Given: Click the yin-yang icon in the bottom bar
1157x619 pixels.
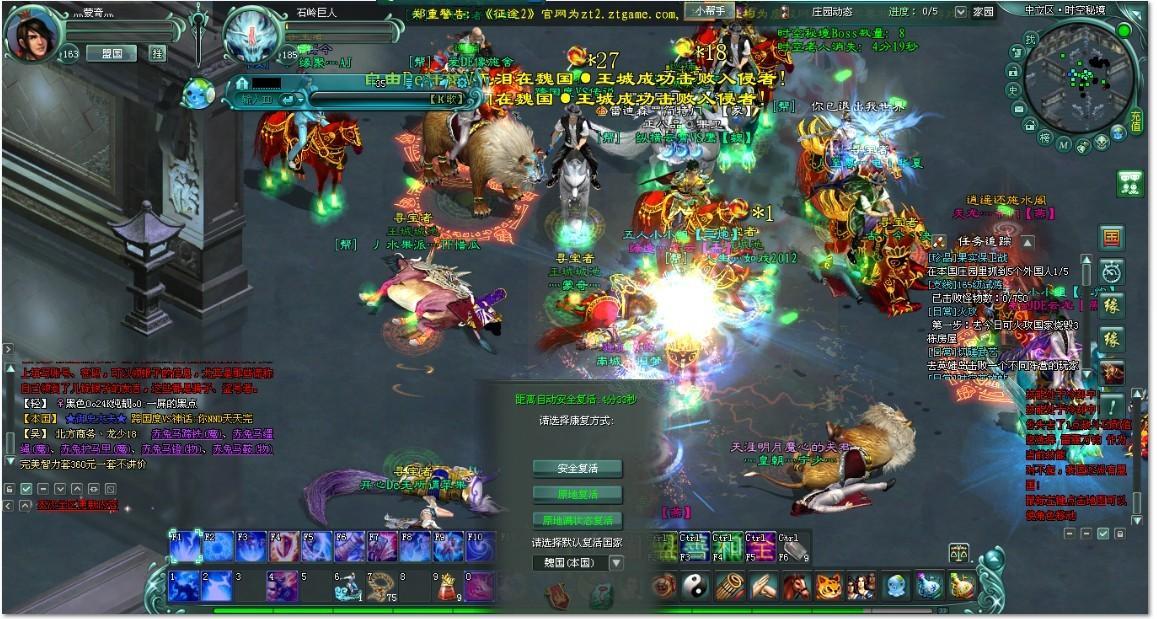Looking at the screenshot, I should (x=693, y=586).
